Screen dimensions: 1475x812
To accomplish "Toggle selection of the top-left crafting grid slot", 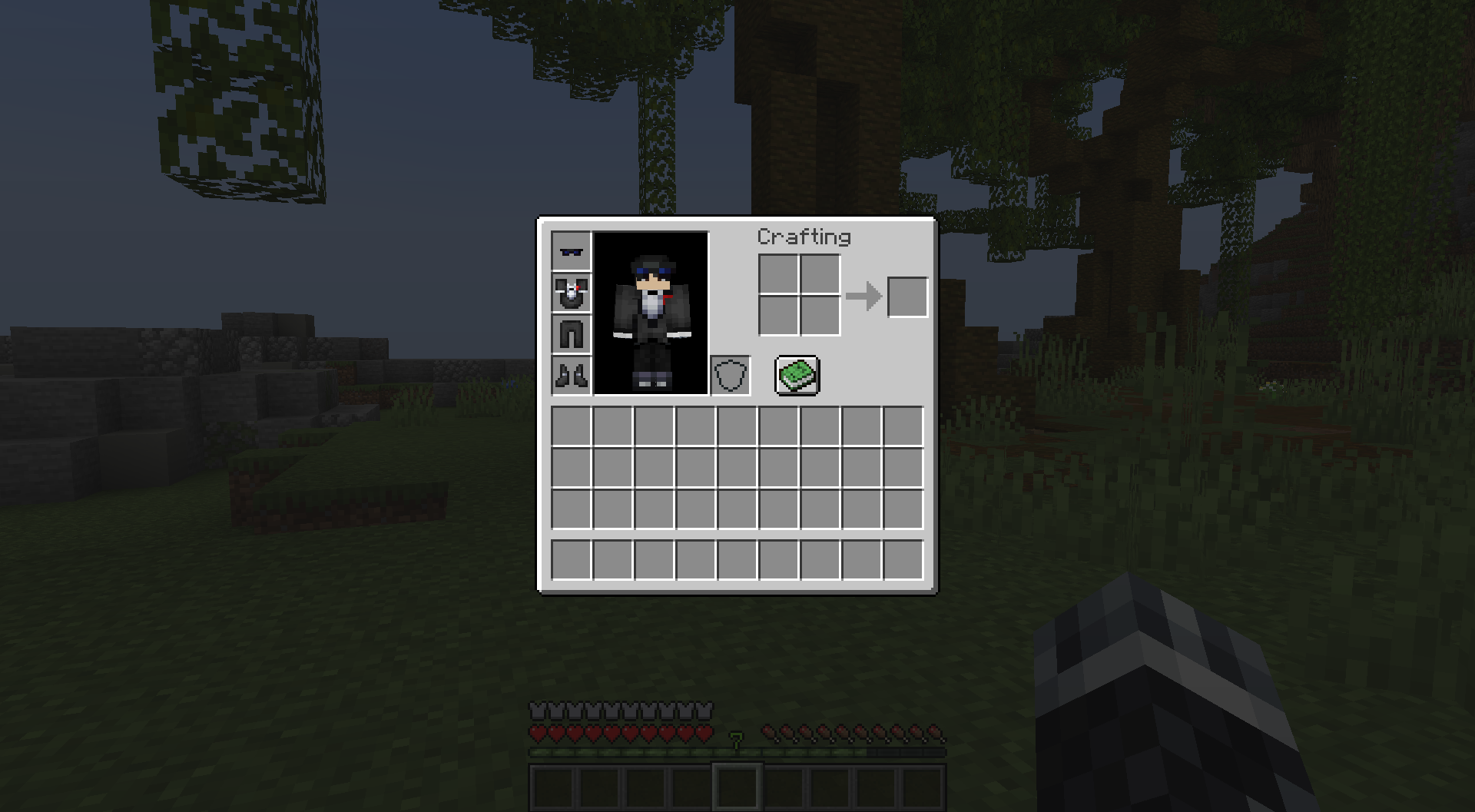I will (x=777, y=275).
